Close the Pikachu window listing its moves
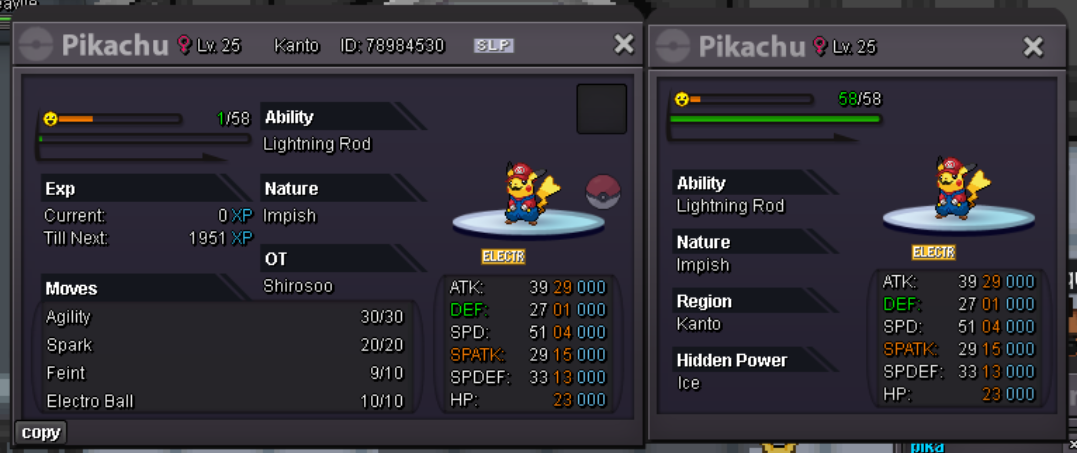1077x453 pixels. point(624,44)
